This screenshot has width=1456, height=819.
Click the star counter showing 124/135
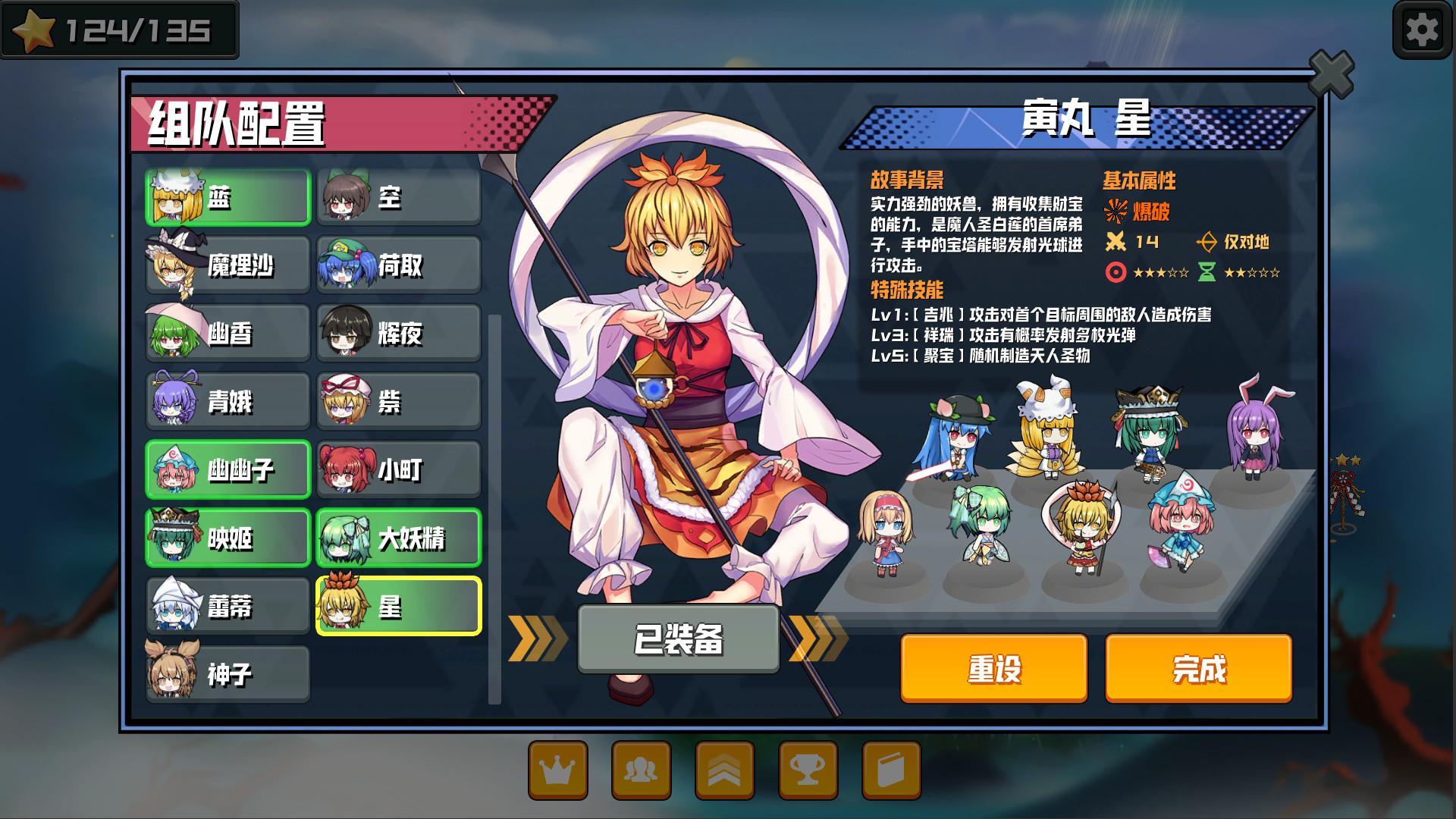tap(121, 30)
